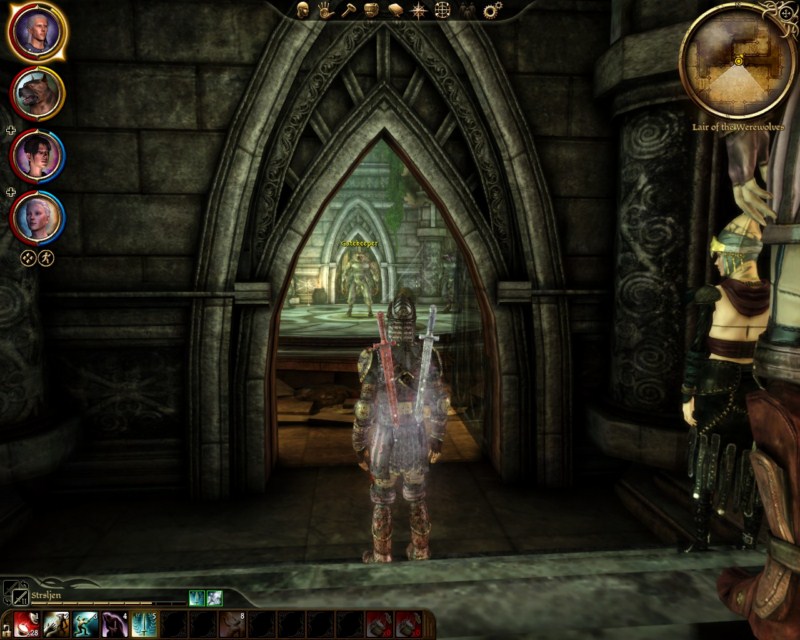
Task: Select the white-haired warrior party portrait
Action: [37, 32]
